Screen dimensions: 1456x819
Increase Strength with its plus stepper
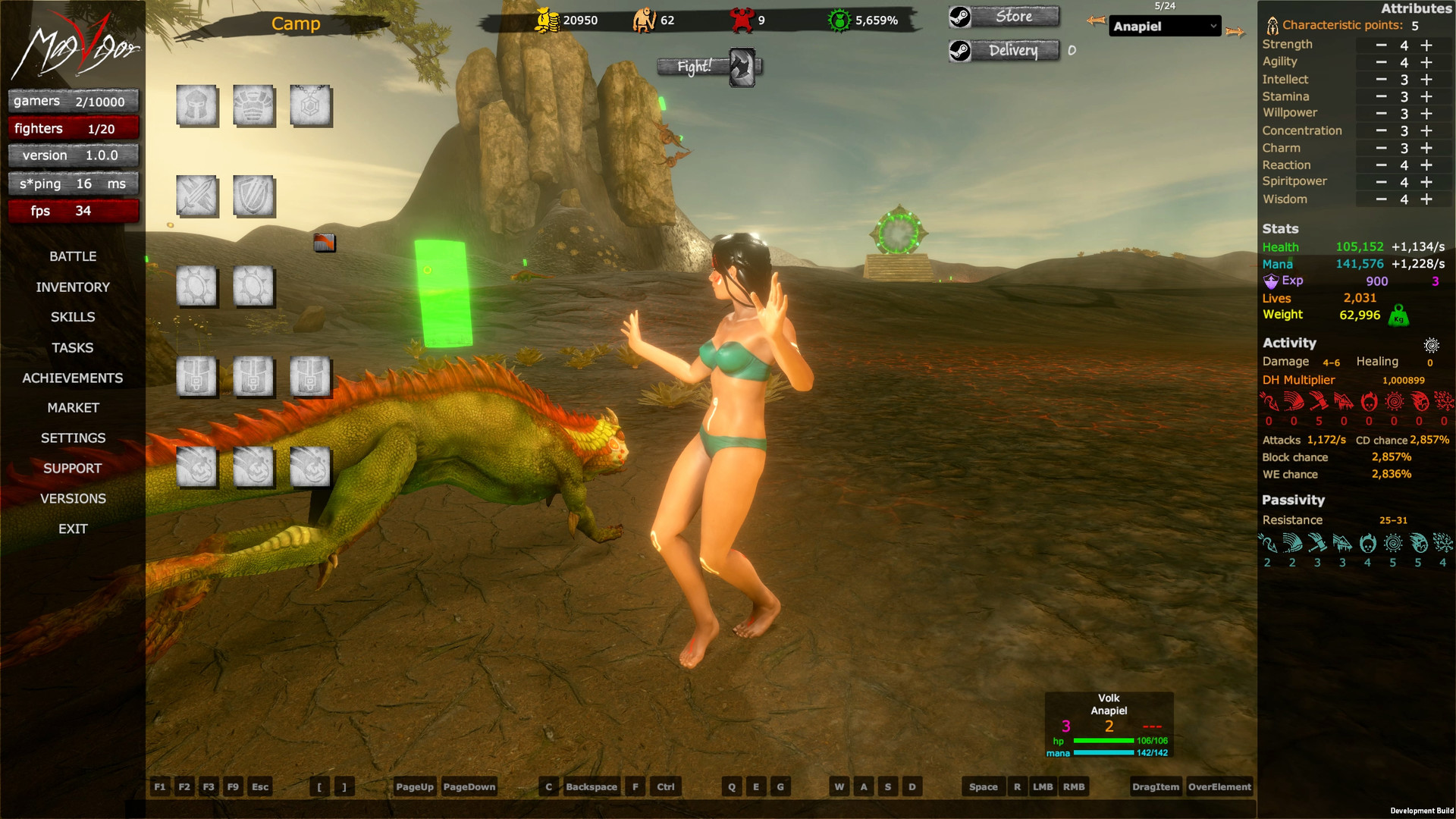(1427, 45)
